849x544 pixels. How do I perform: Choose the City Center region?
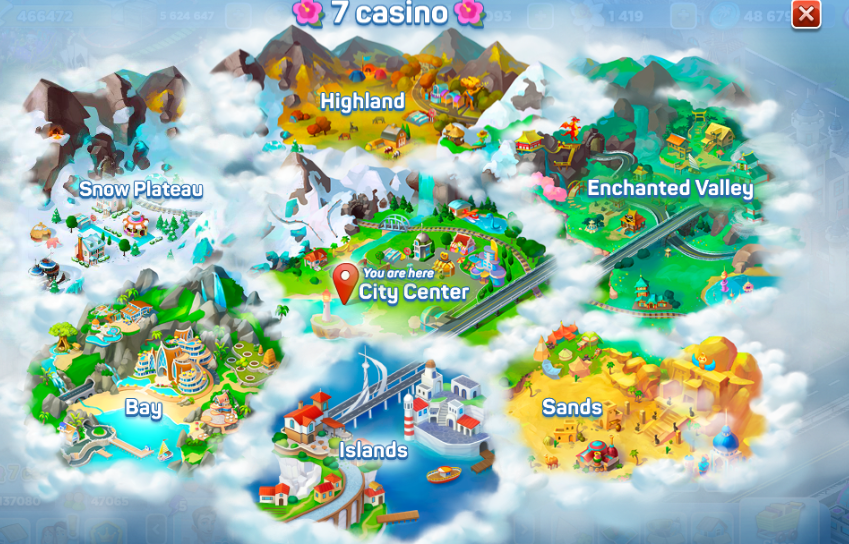(414, 291)
